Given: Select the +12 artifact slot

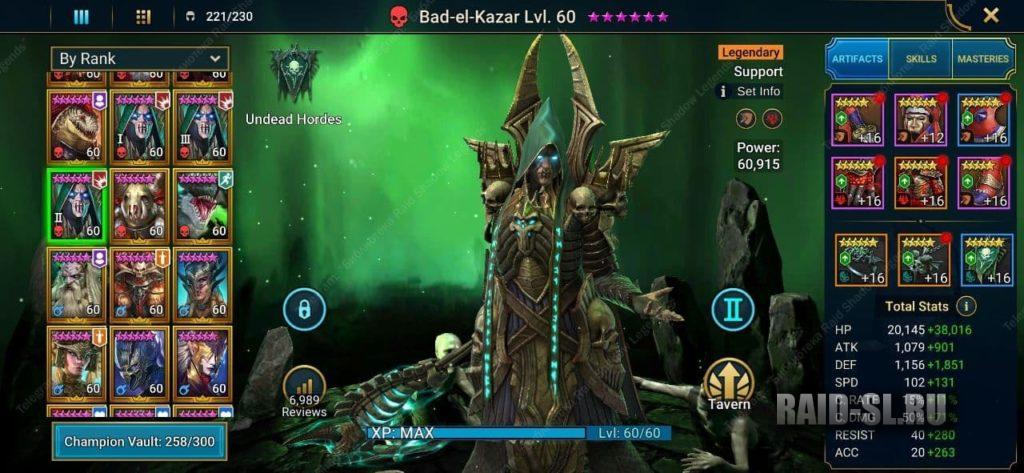Looking at the screenshot, I should click(922, 120).
